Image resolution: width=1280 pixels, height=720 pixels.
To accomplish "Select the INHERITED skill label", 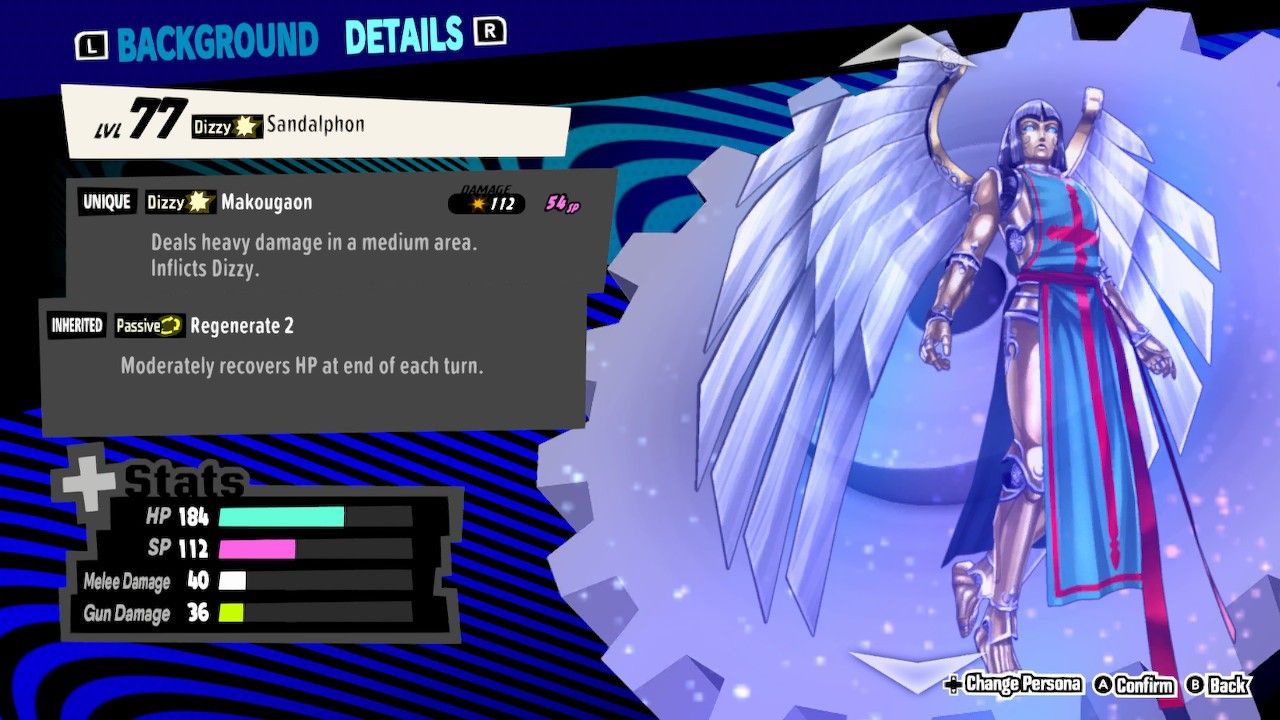I will click(x=76, y=325).
